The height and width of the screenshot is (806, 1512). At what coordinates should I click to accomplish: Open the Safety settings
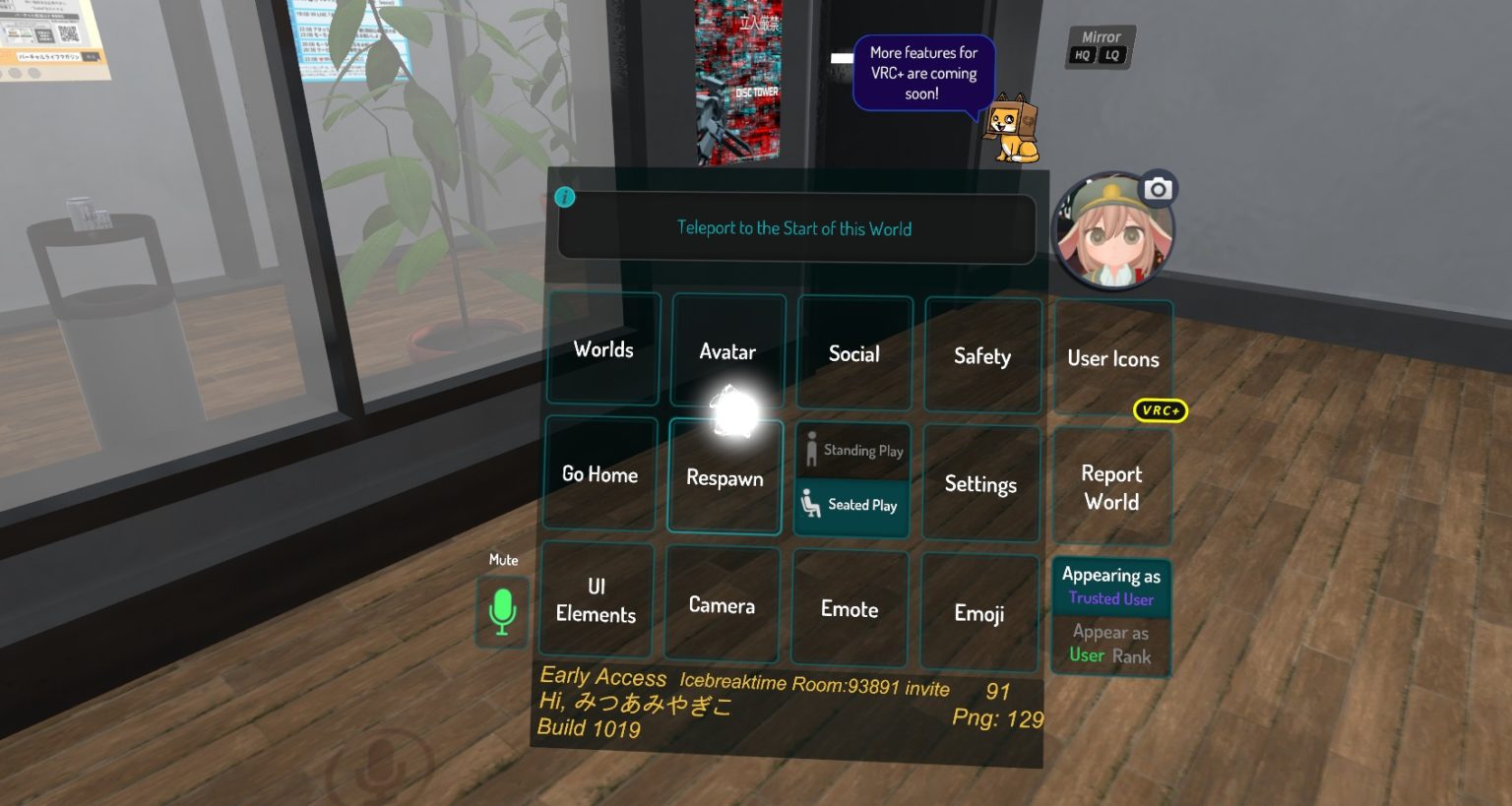click(981, 356)
